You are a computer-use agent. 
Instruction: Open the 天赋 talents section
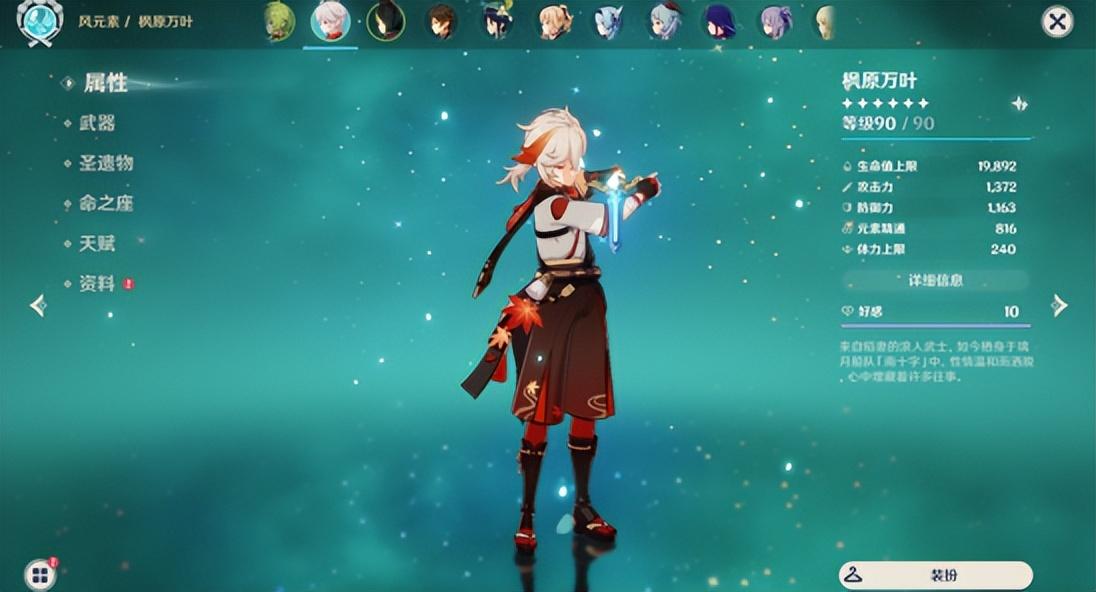(x=97, y=243)
